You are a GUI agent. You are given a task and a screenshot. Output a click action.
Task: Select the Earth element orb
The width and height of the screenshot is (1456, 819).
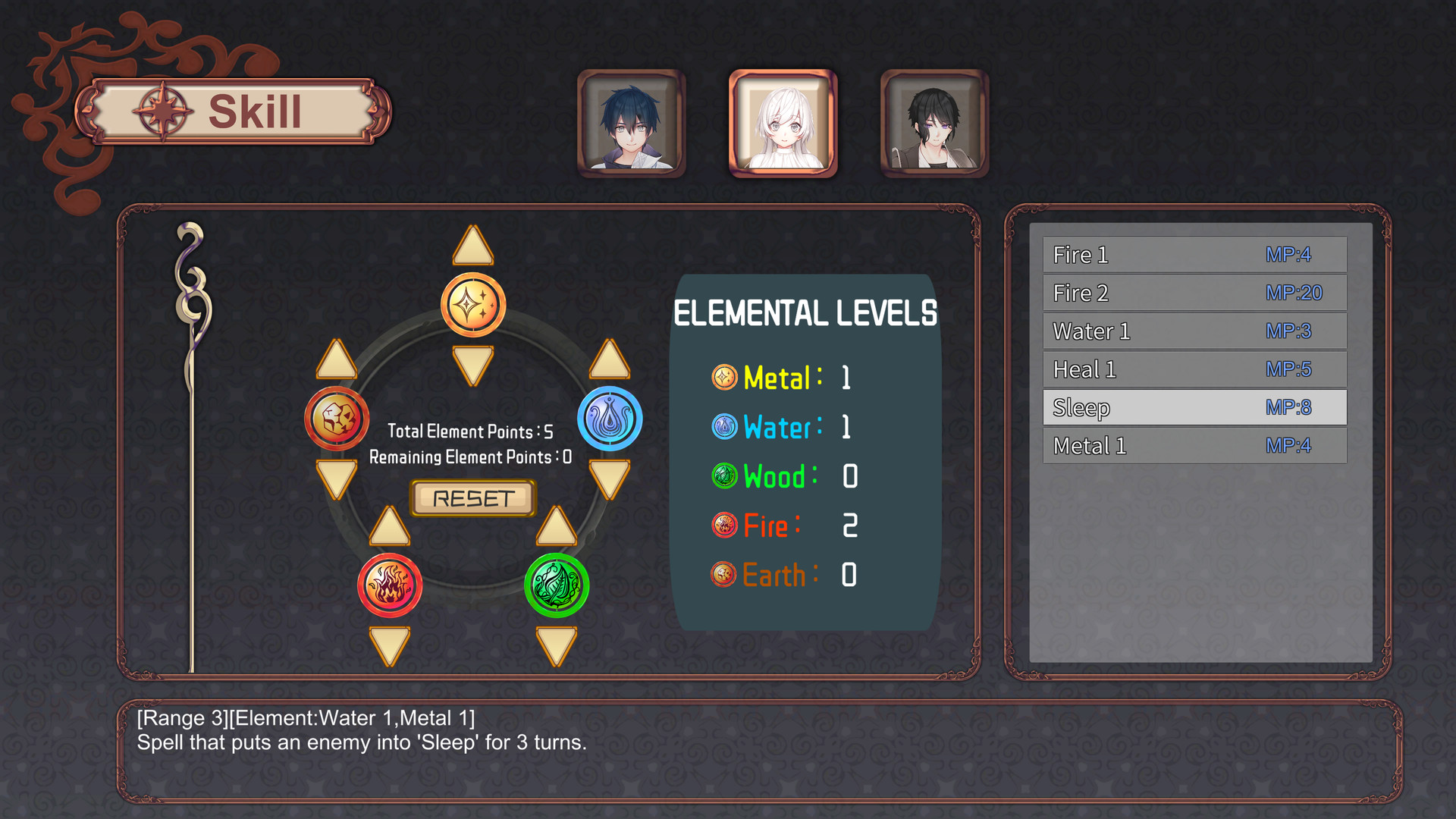(337, 417)
